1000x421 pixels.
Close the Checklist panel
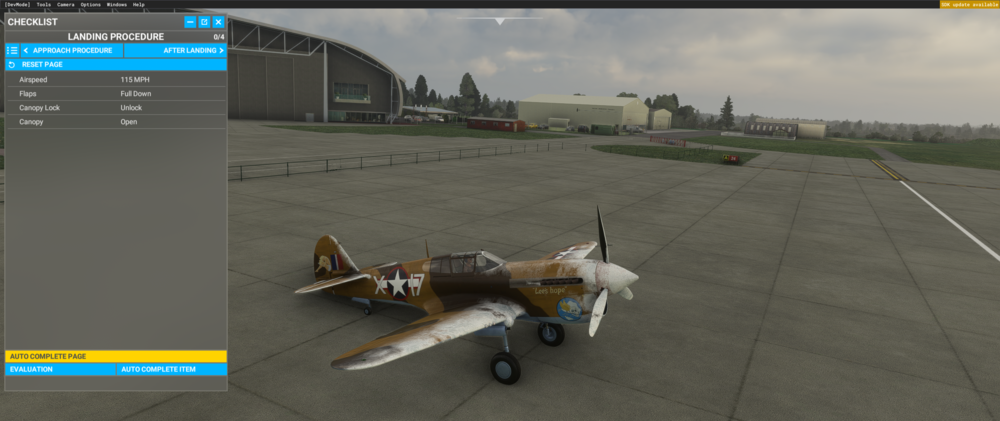point(218,22)
